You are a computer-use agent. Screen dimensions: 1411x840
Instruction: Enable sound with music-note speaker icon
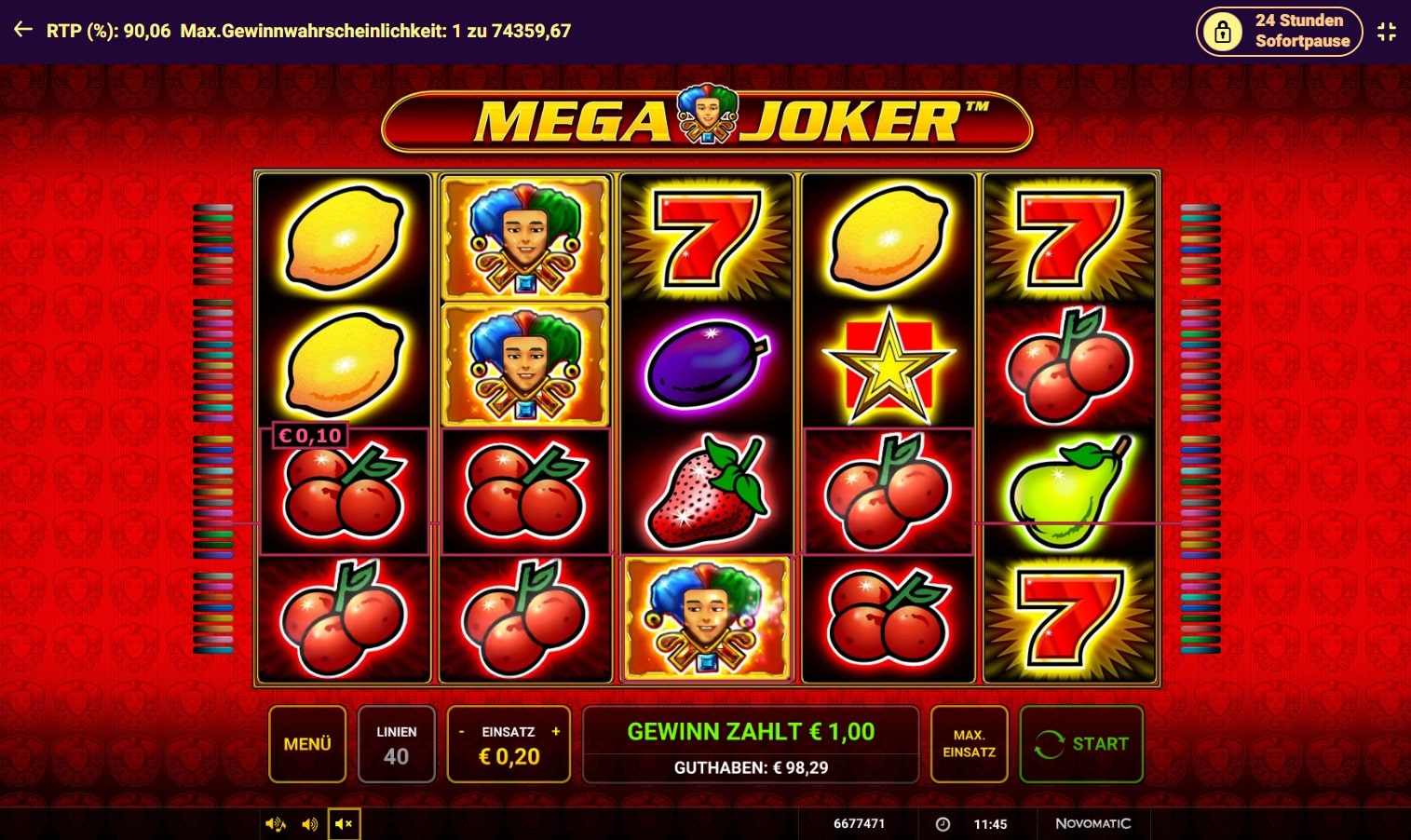click(276, 824)
